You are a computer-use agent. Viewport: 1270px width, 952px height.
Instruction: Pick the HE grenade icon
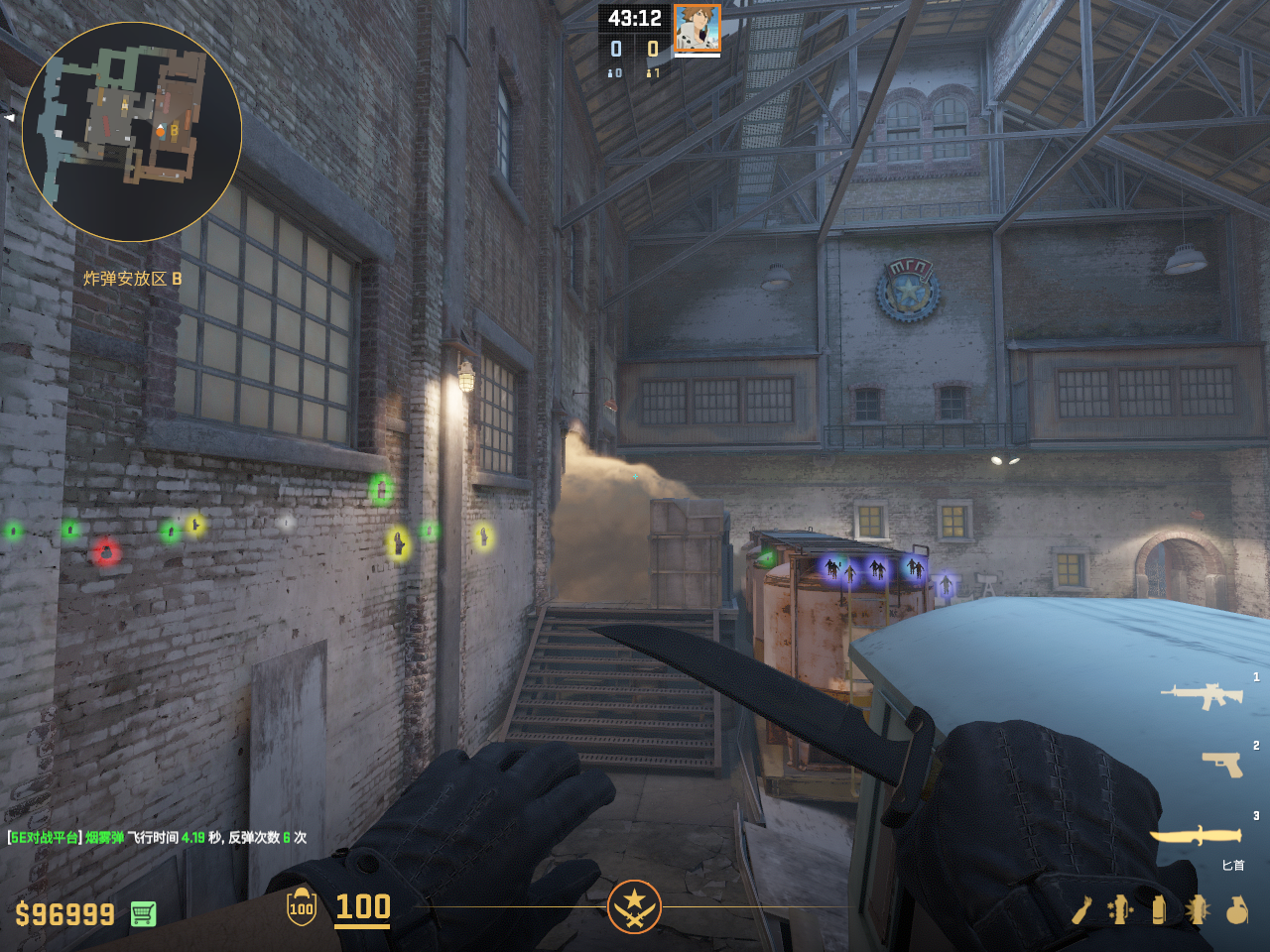click(x=1236, y=909)
